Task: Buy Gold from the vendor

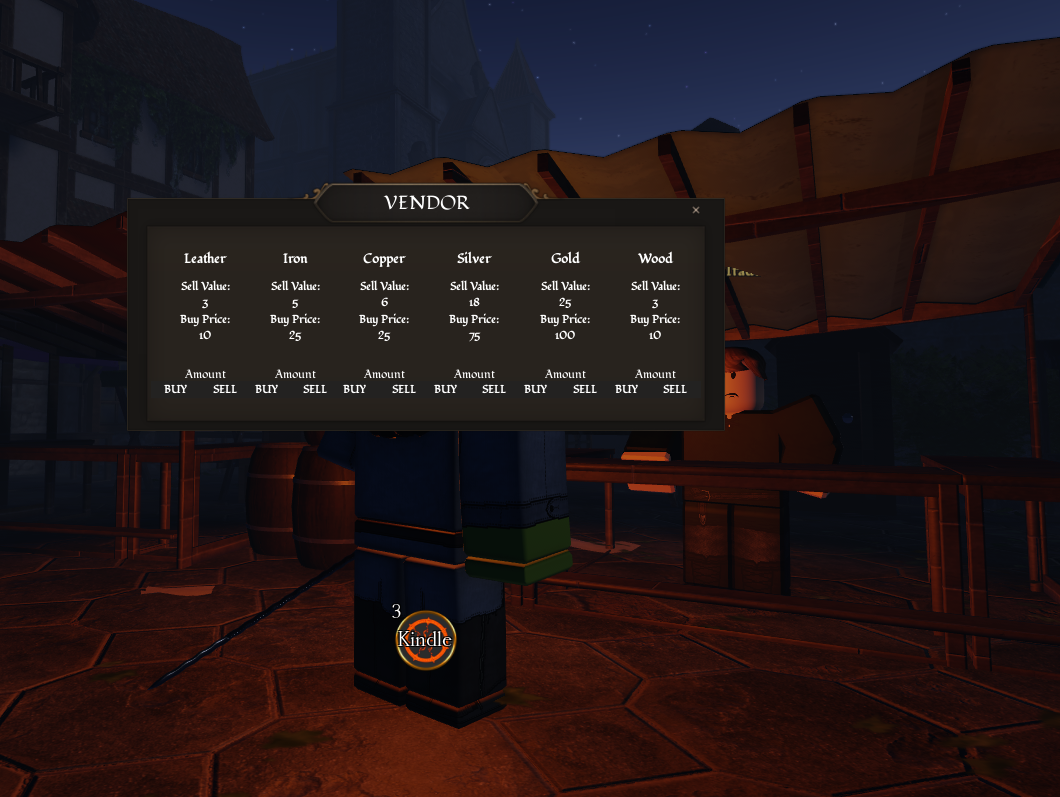Action: (536, 389)
